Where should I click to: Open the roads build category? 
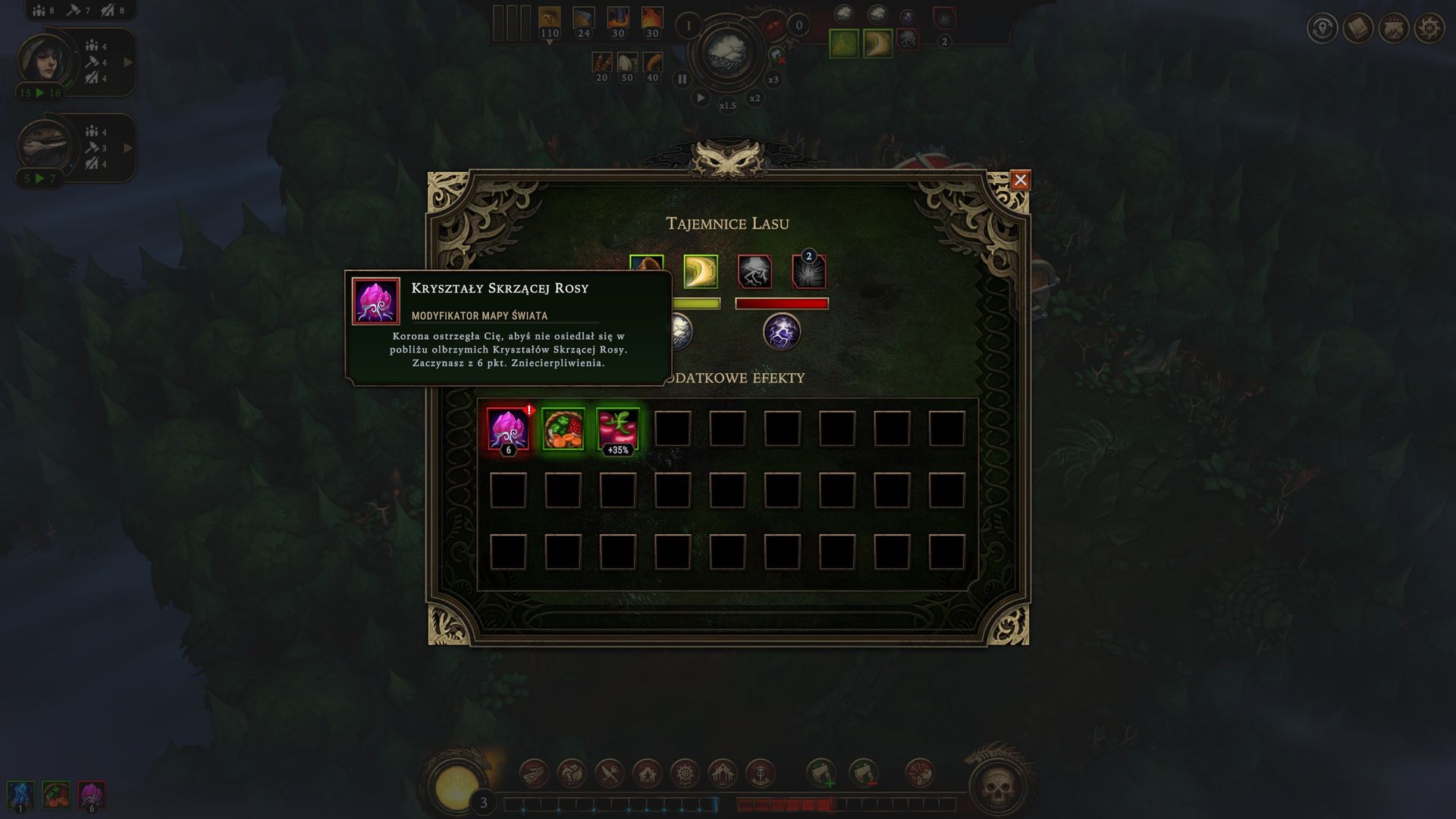point(534,773)
